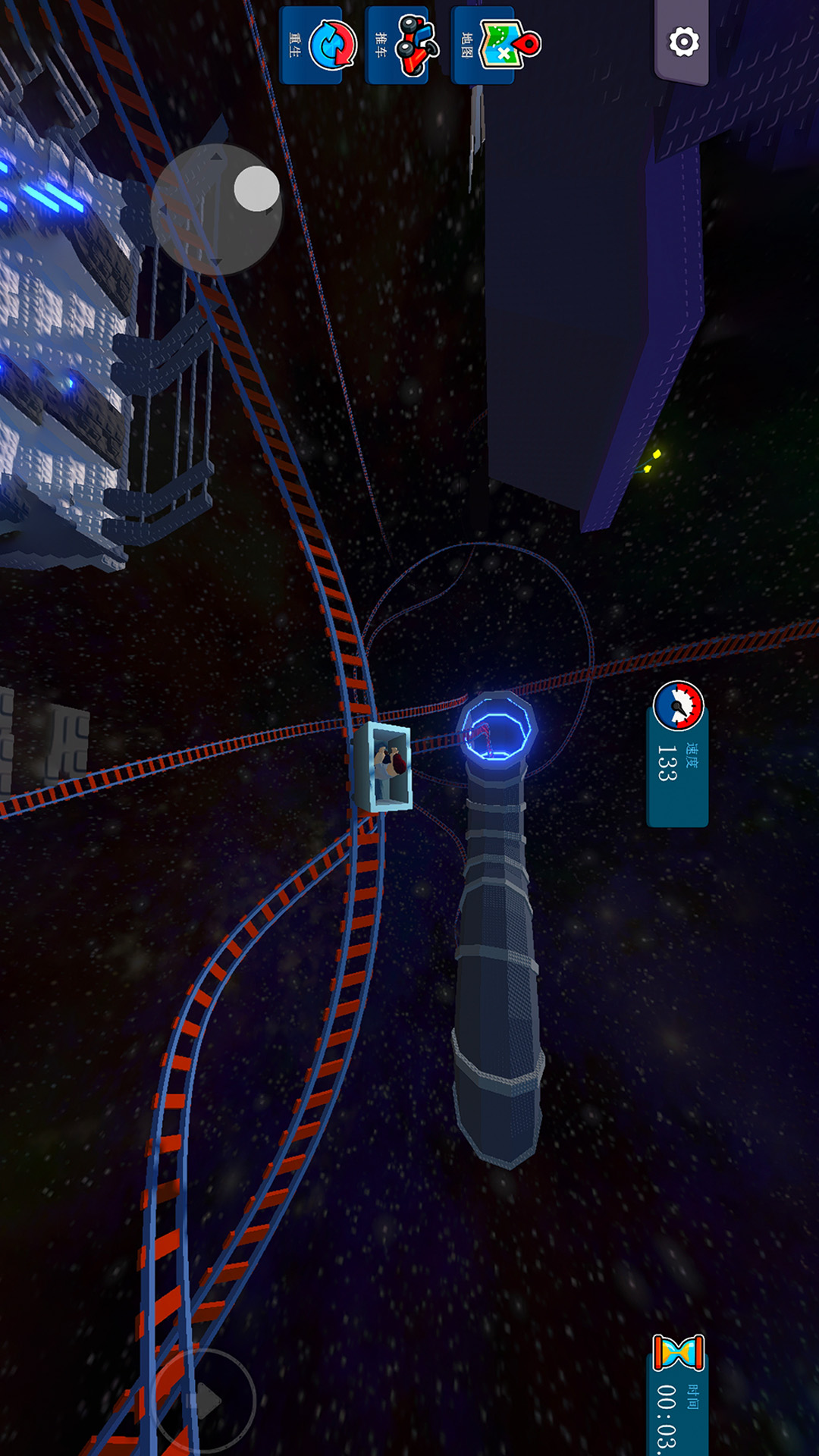Tap the white virtual joystick knob
Viewport: 819px width, 1456px height.
click(256, 189)
